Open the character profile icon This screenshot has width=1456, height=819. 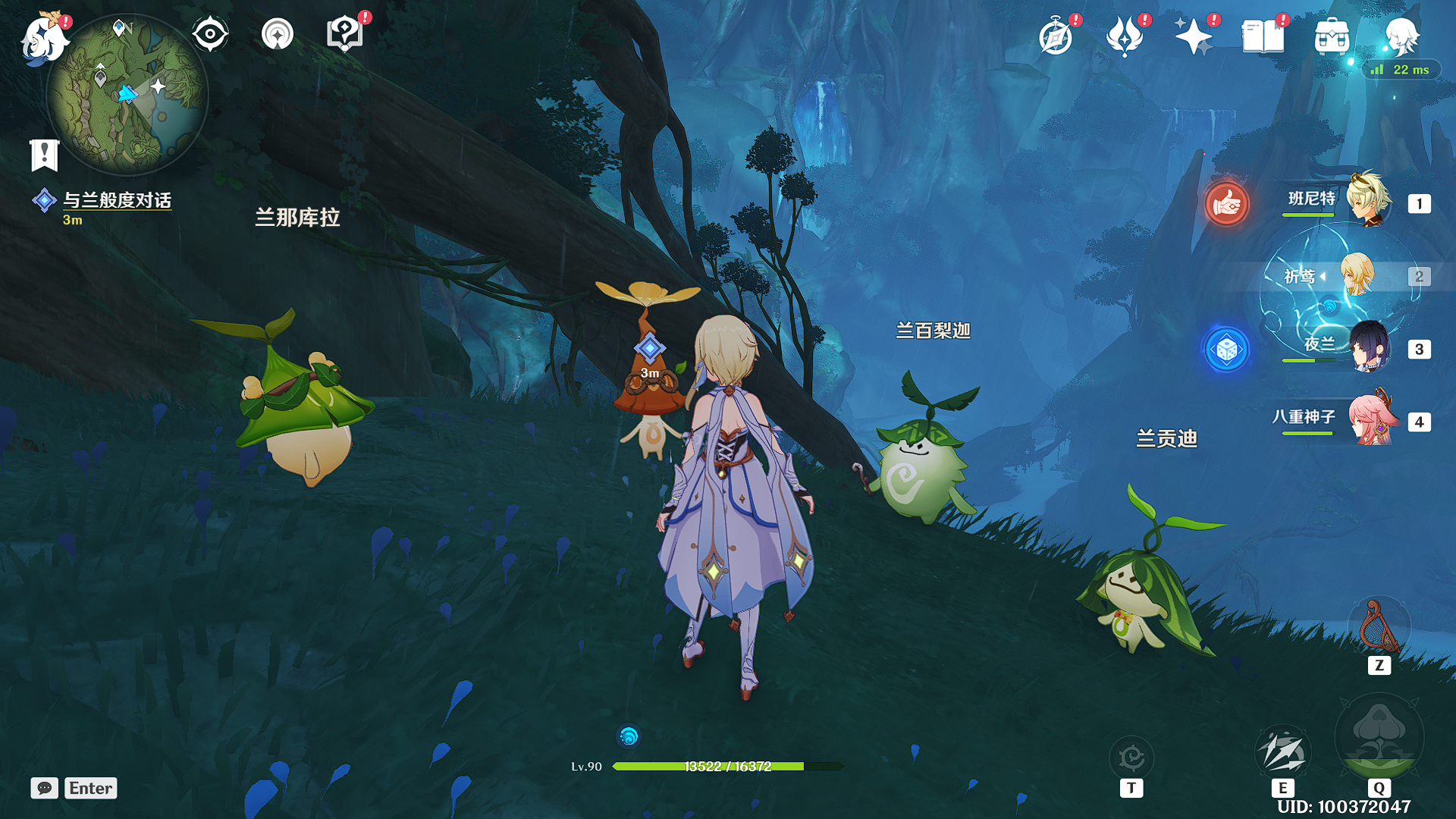pyautogui.click(x=1401, y=36)
